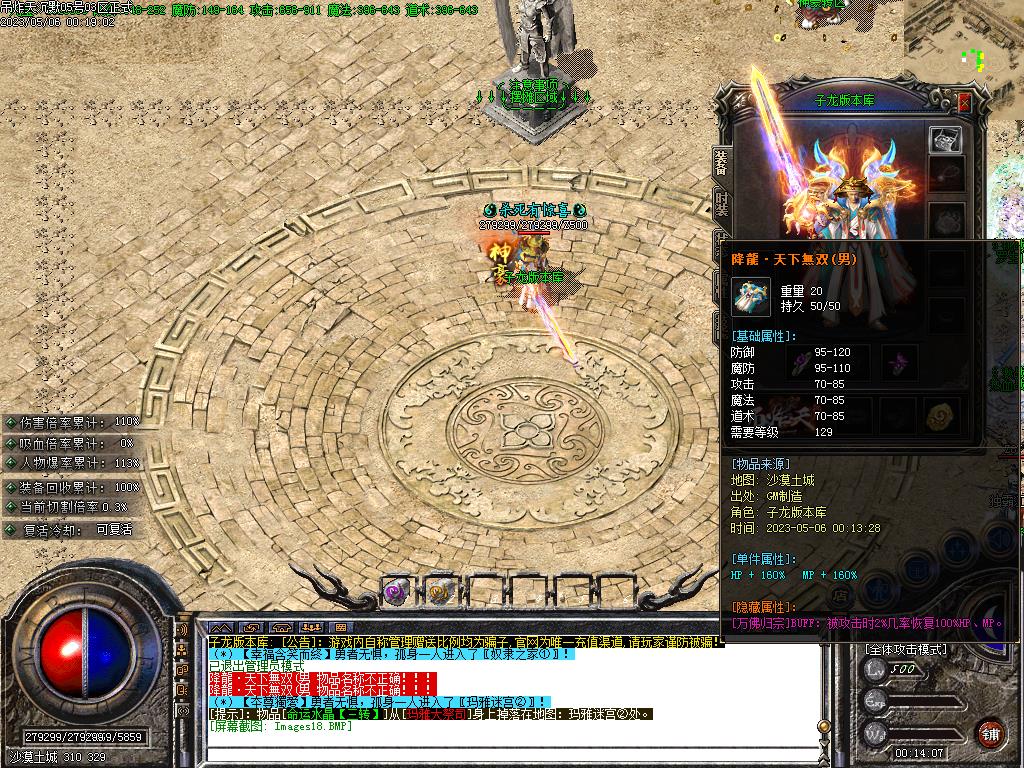Screen dimensions: 1024x768
Task: Click the golden spiral equipment slot
Action: tap(940, 414)
